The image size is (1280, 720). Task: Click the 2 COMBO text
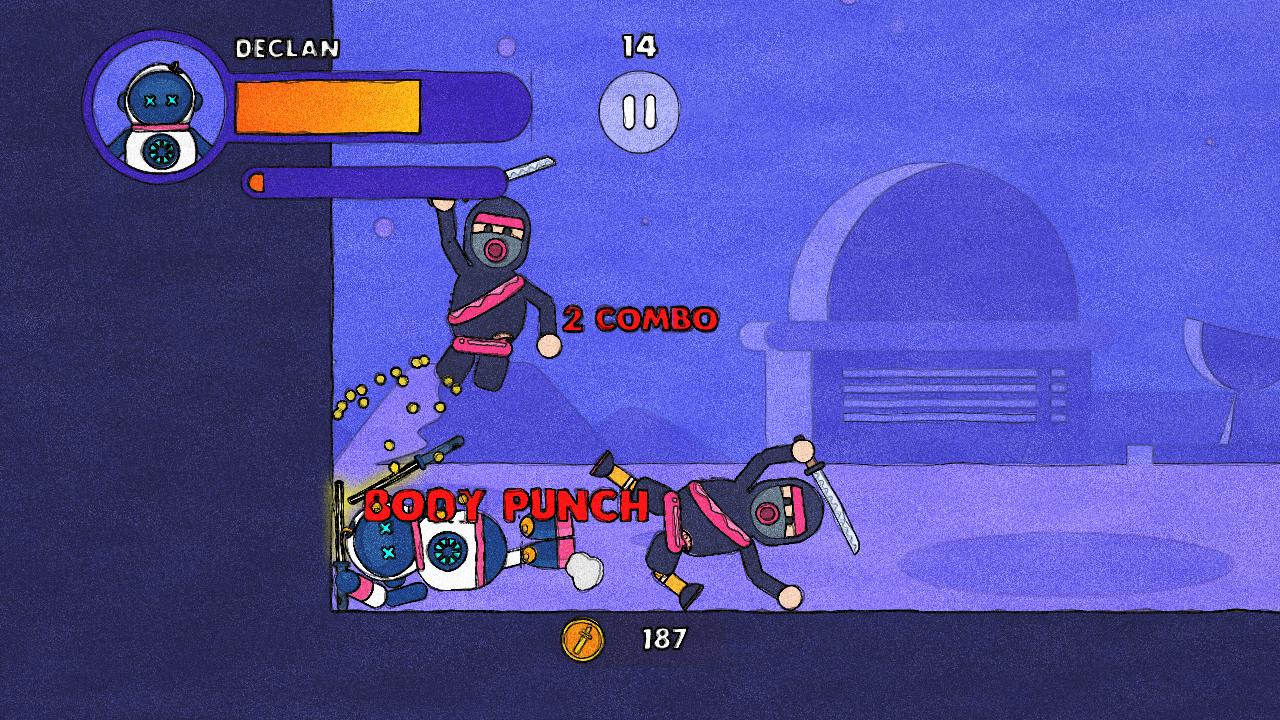click(x=640, y=318)
